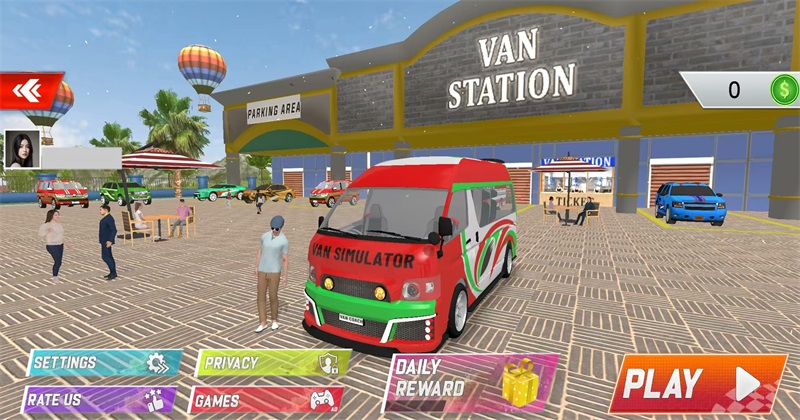Start the game with the Play button
The height and width of the screenshot is (420, 800).
coord(697,382)
